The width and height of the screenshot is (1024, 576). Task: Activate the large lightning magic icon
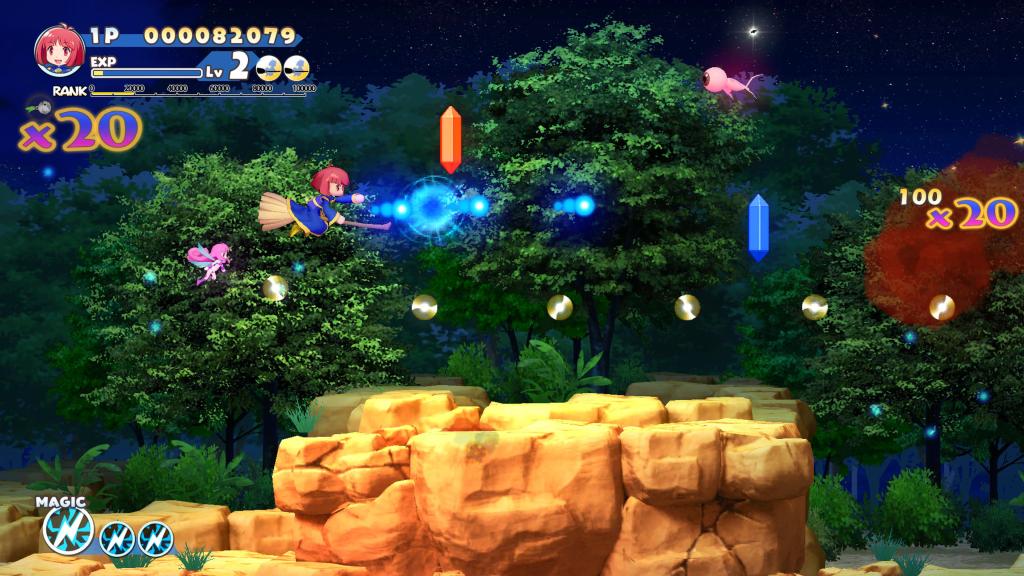(68, 531)
